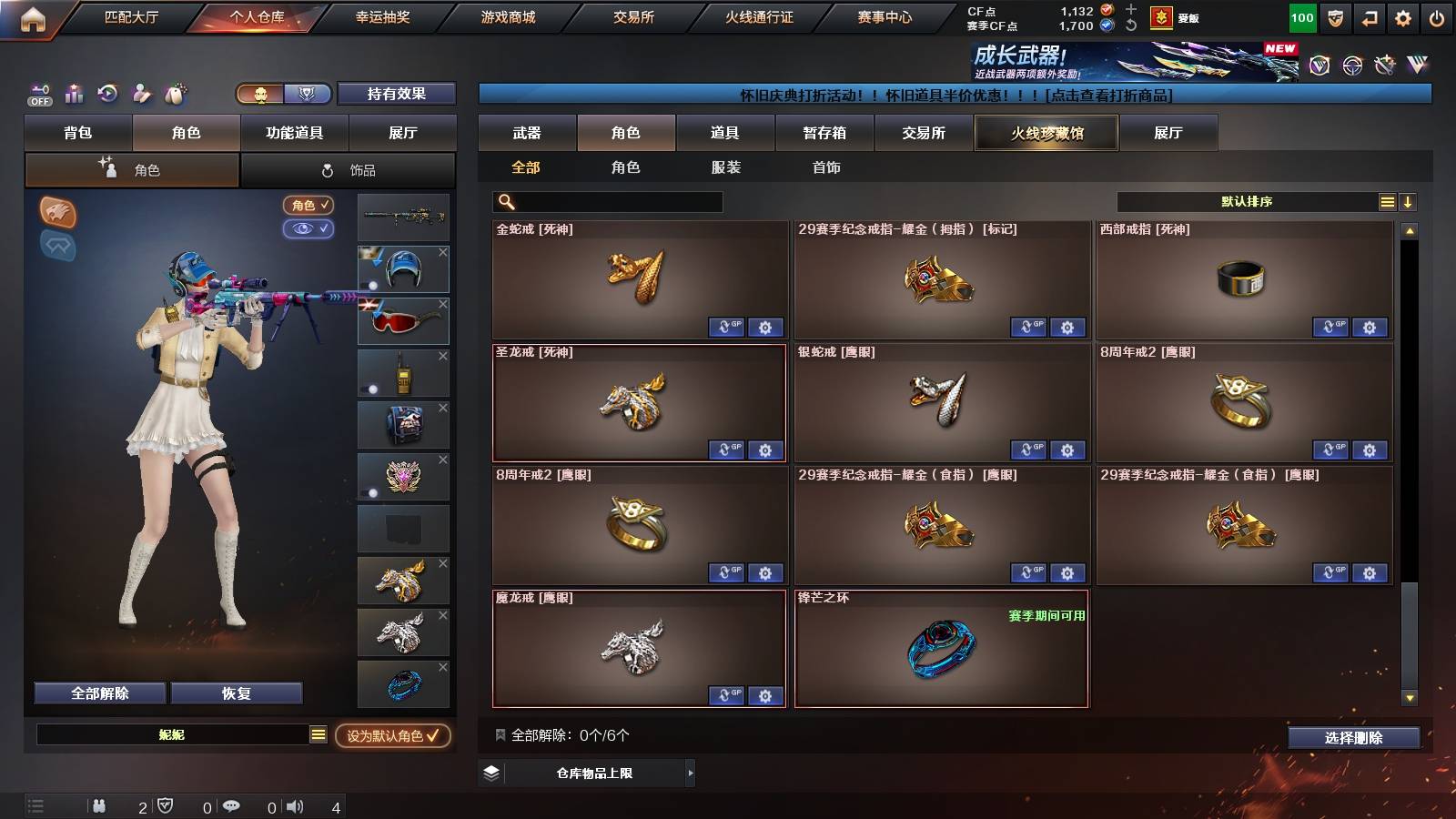Open the 游戏商城 menu
The height and width of the screenshot is (819, 1456).
pyautogui.click(x=510, y=16)
